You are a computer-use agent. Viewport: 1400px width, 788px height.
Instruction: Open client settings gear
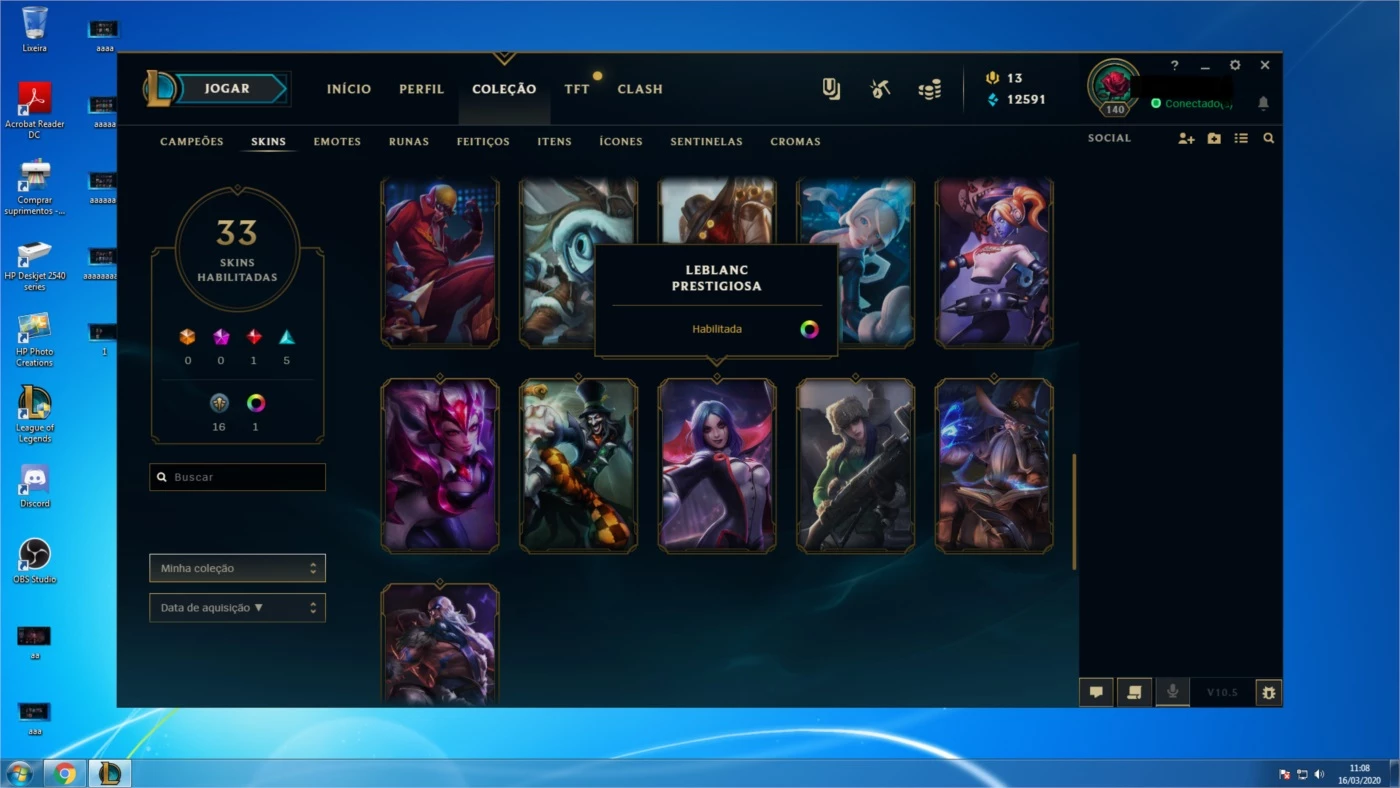pos(1235,64)
